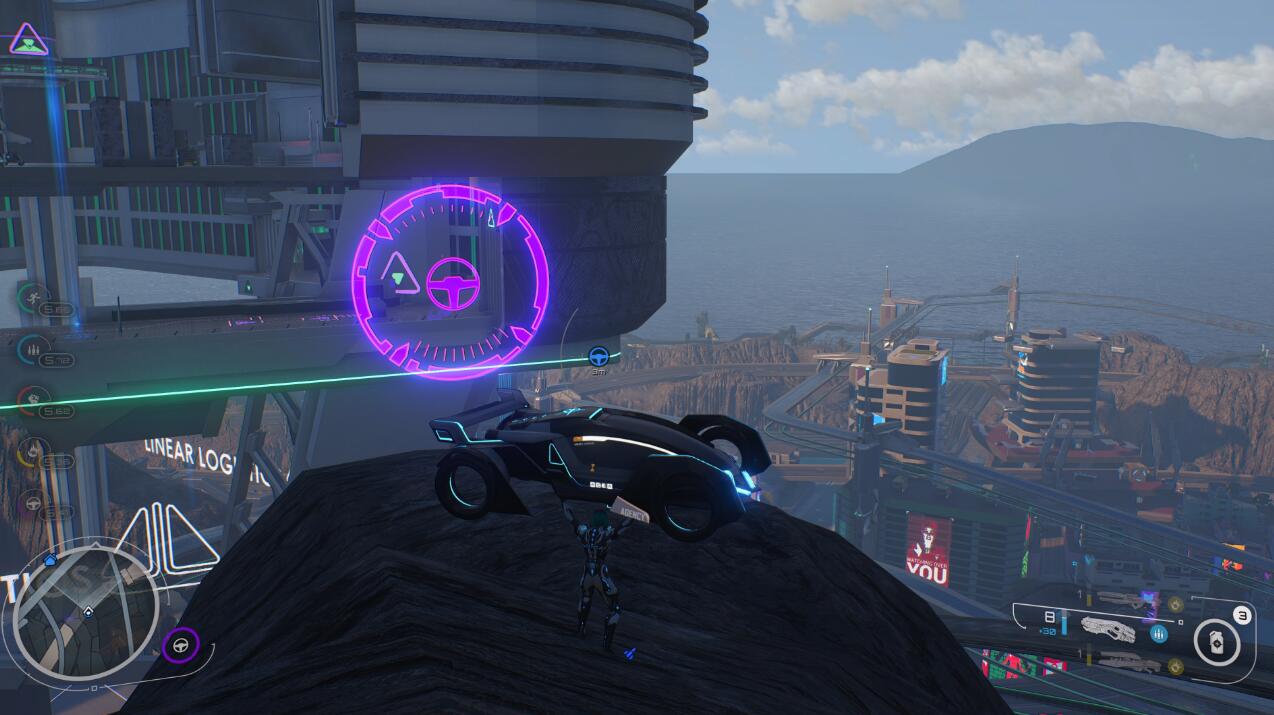Select the small blue steering wheel waypoint
Viewport: 1274px width, 715px height.
[598, 355]
